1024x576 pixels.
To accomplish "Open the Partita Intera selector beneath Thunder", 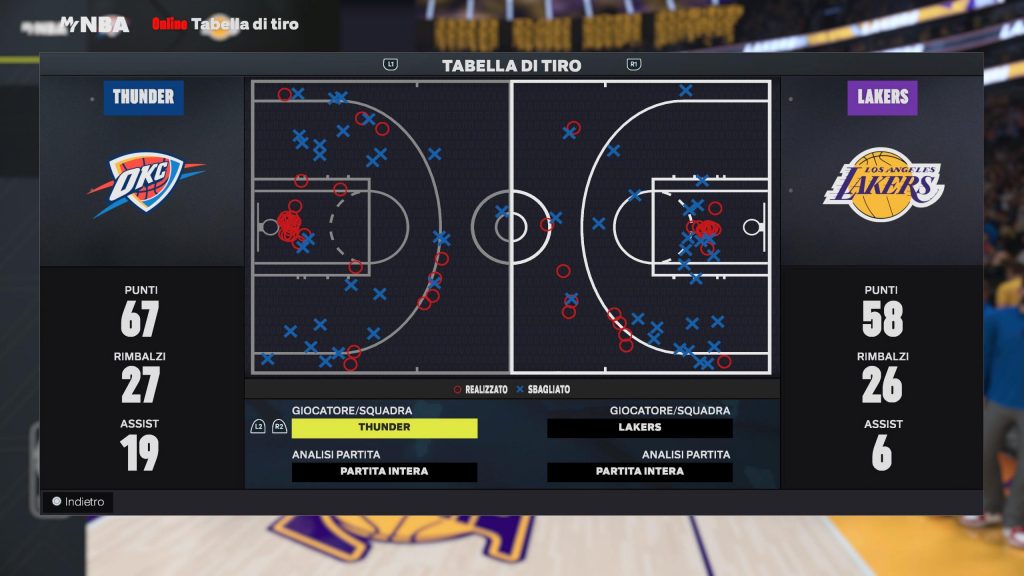I will (x=384, y=472).
